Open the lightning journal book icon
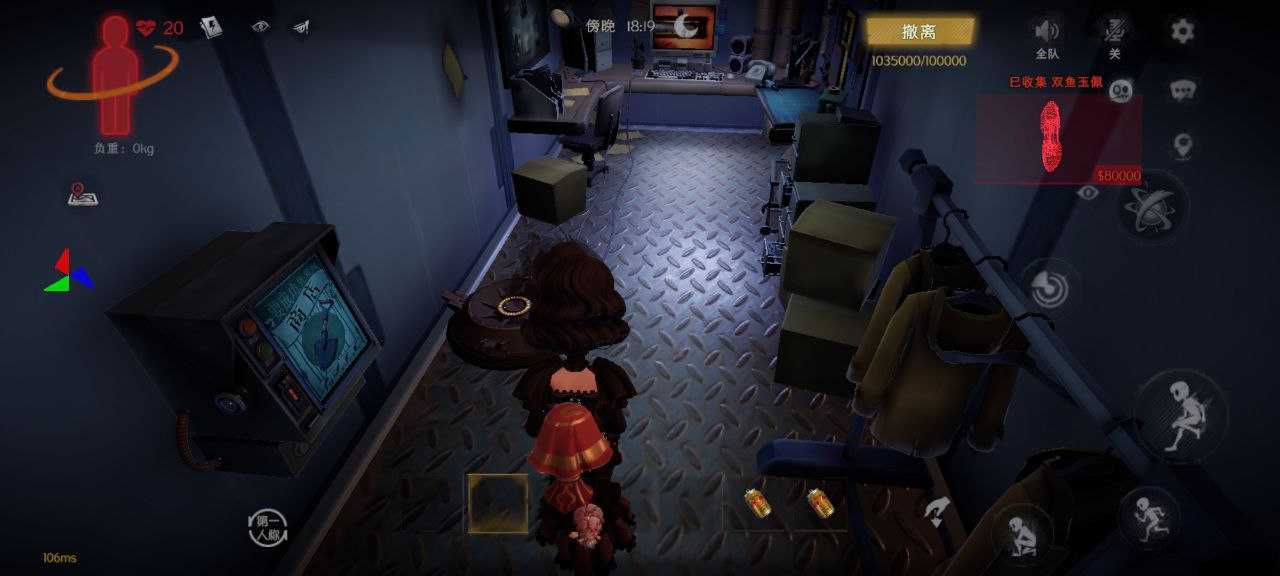The width and height of the screenshot is (1280, 576). click(210, 27)
